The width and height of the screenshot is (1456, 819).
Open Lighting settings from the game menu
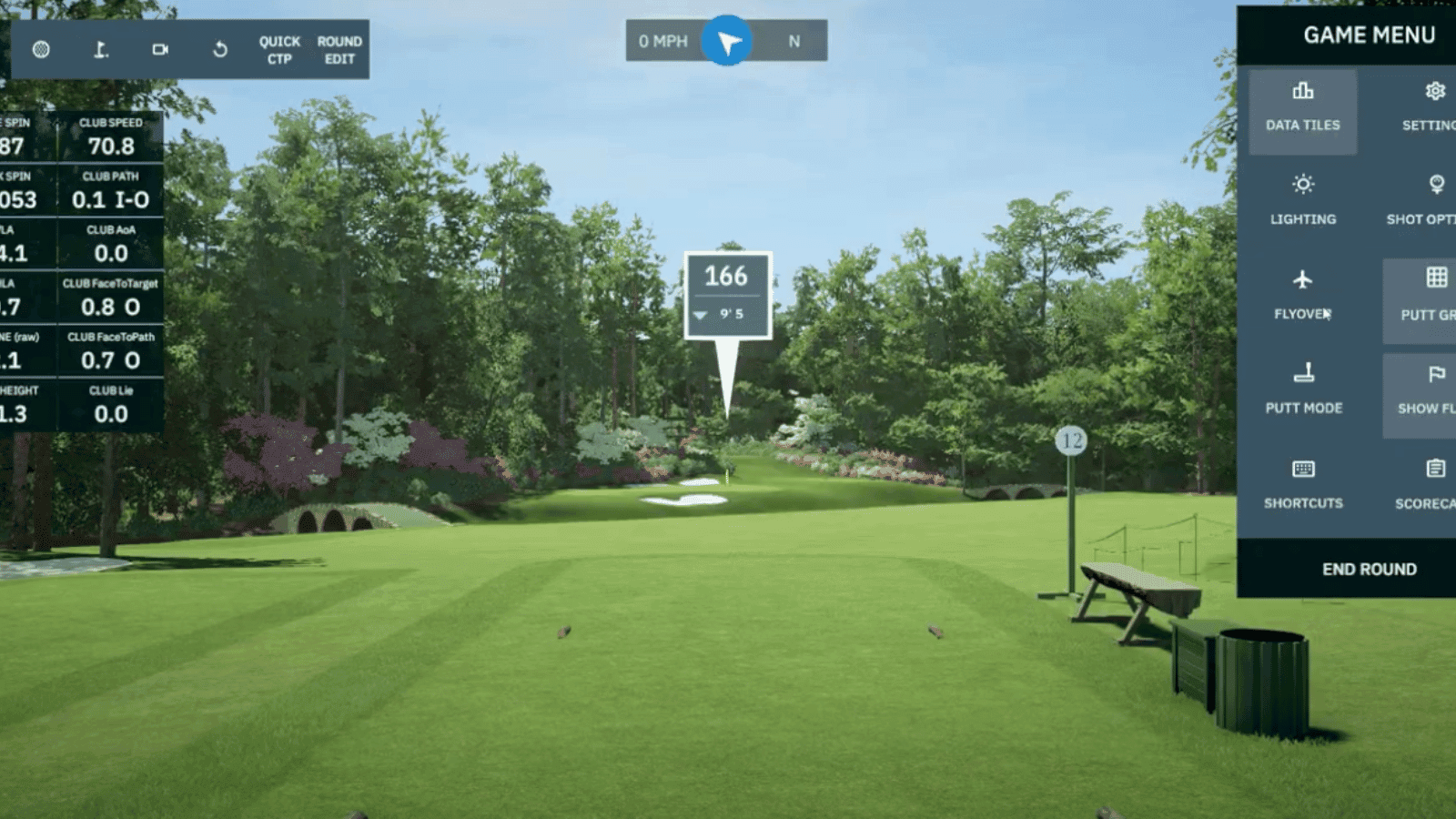point(1303,202)
